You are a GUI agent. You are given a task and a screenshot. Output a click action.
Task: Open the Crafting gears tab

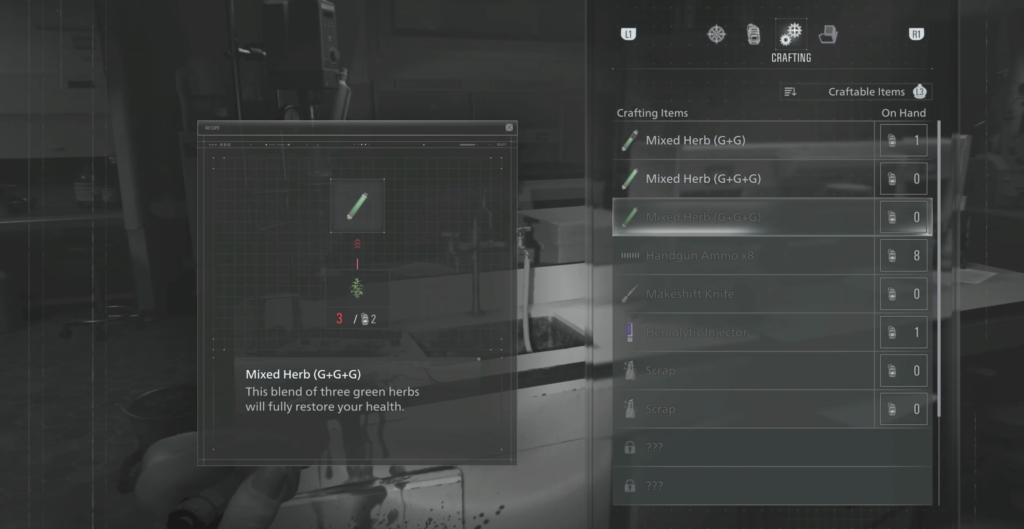click(x=790, y=34)
